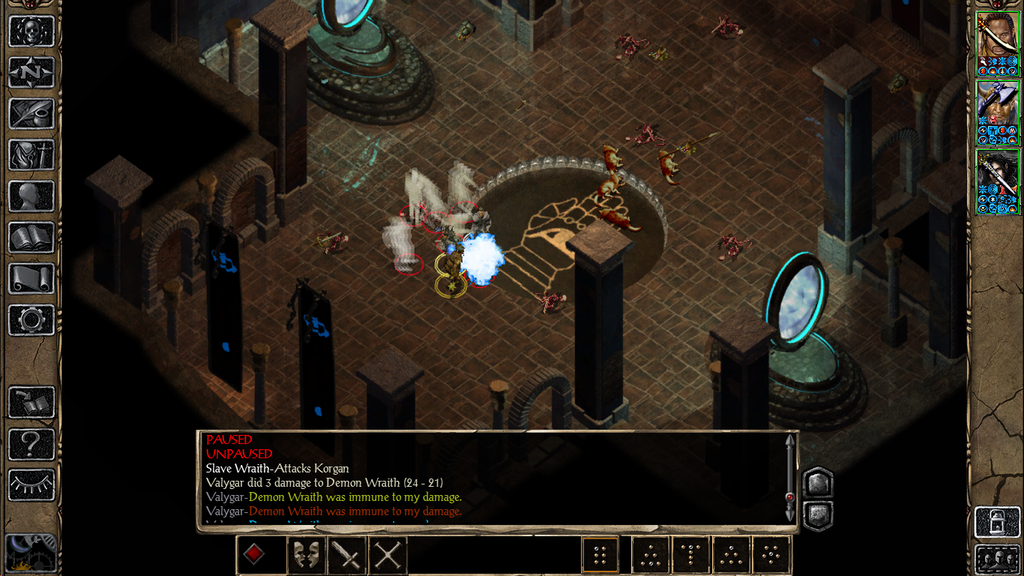Click the padlock button on right sidebar

point(996,522)
